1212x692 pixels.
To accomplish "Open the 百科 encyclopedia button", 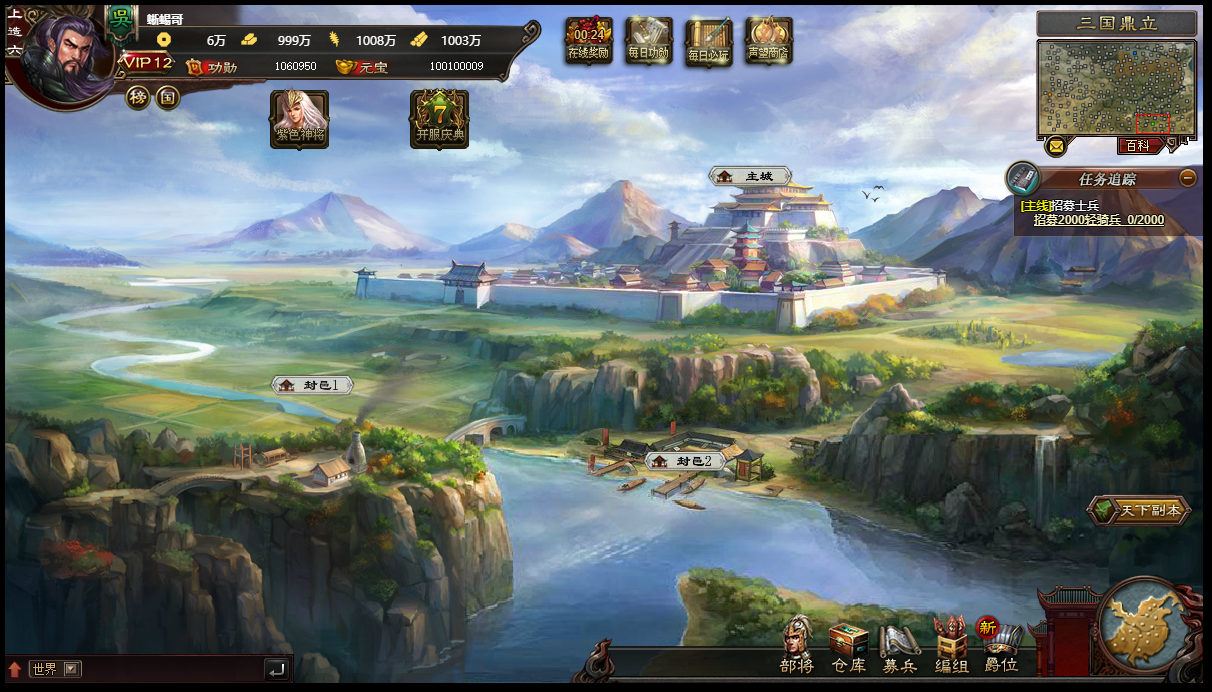I will (1140, 146).
